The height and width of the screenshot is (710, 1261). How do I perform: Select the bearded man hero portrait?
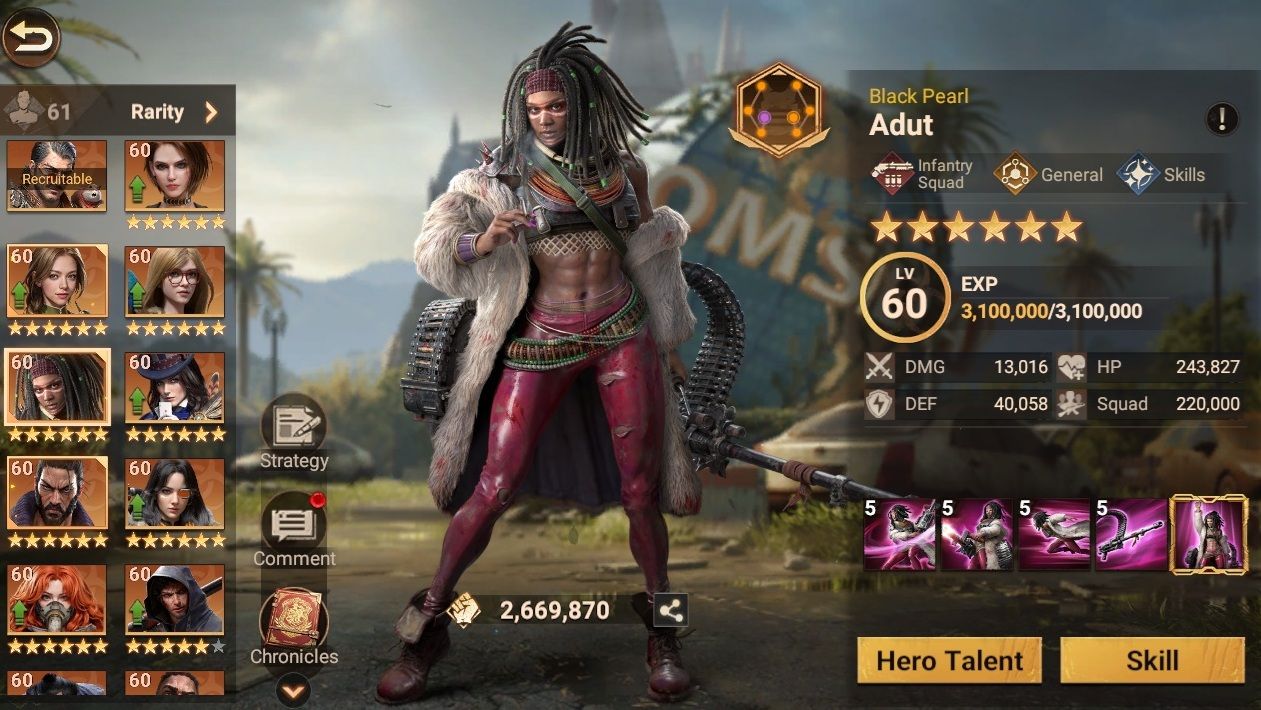click(x=57, y=493)
